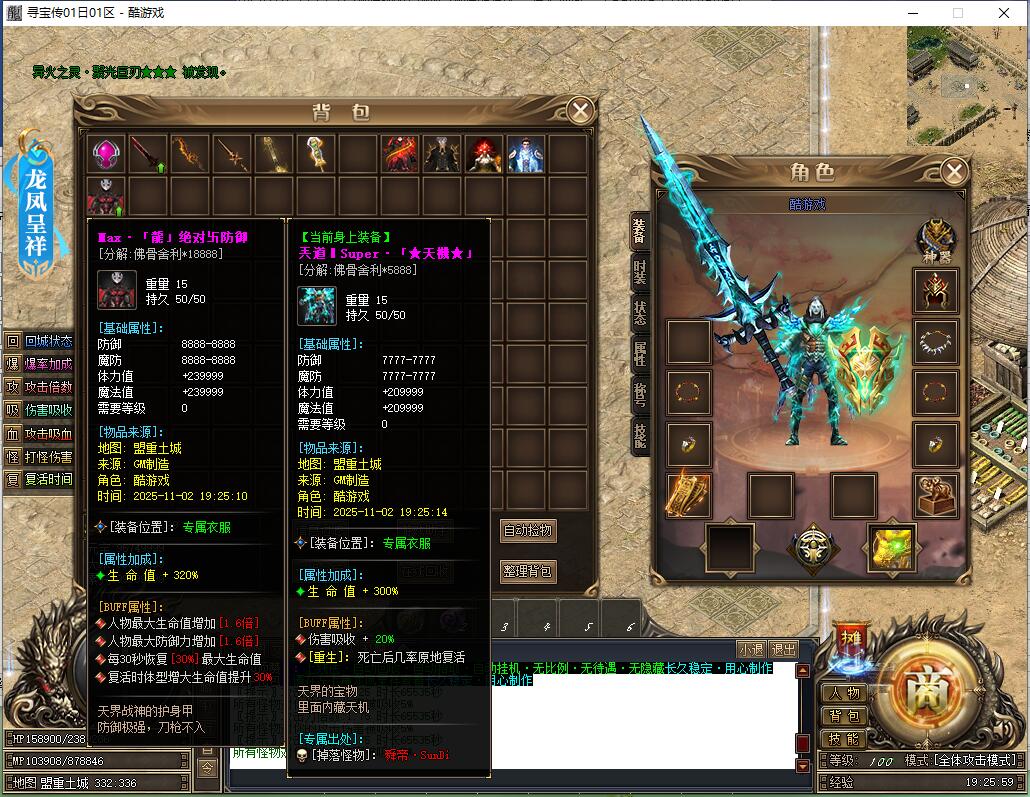Open the 神器 artifact icon

(937, 239)
